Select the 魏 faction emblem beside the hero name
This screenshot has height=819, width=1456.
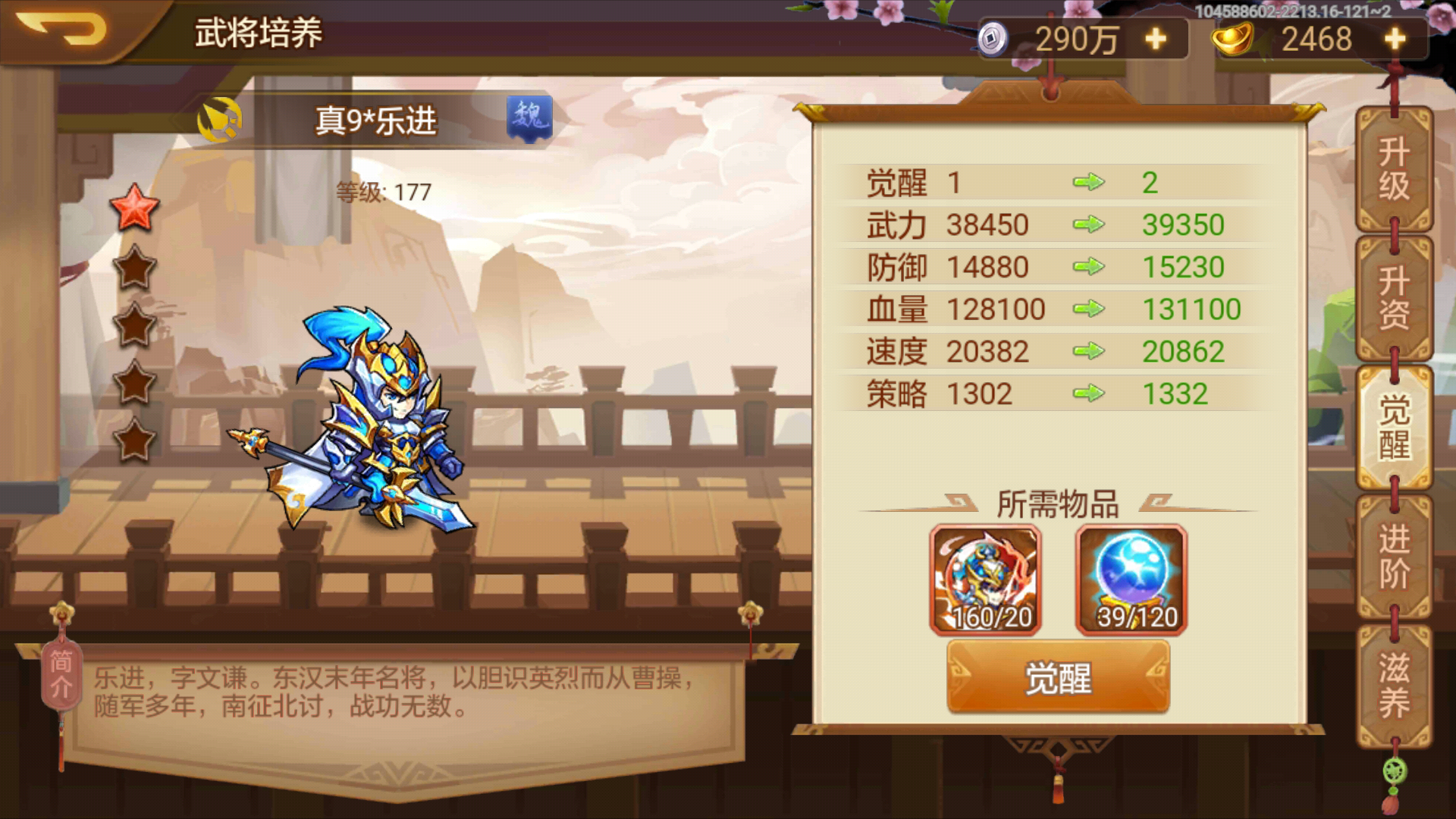529,118
